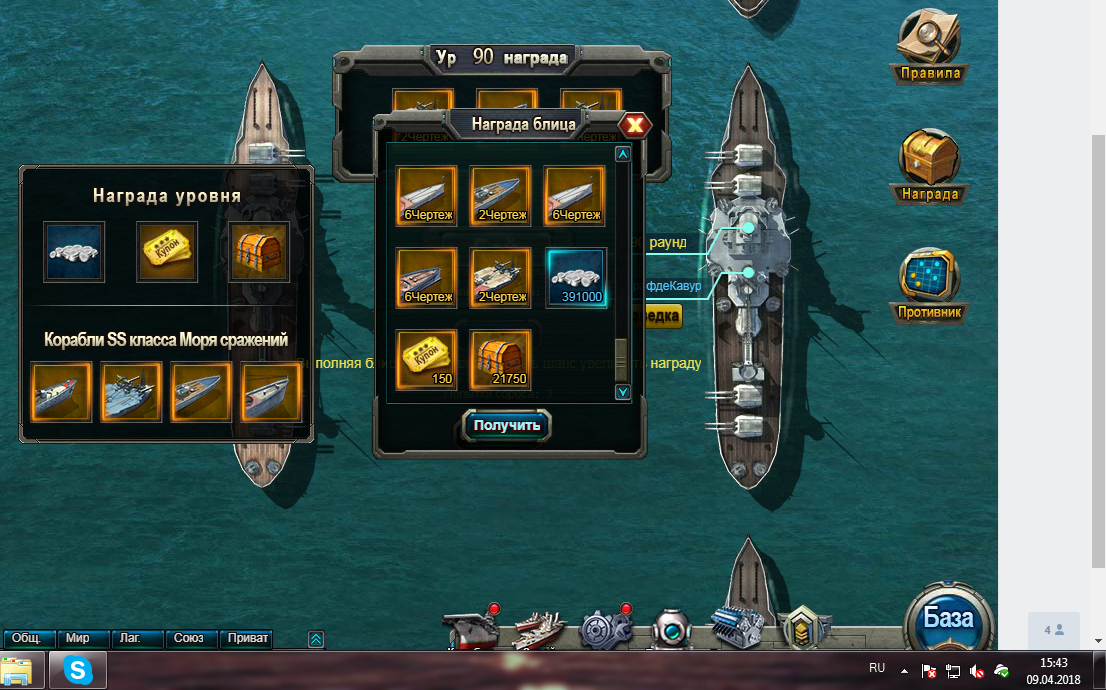
Task: Switch to the Мир chat tab
Action: 78,638
